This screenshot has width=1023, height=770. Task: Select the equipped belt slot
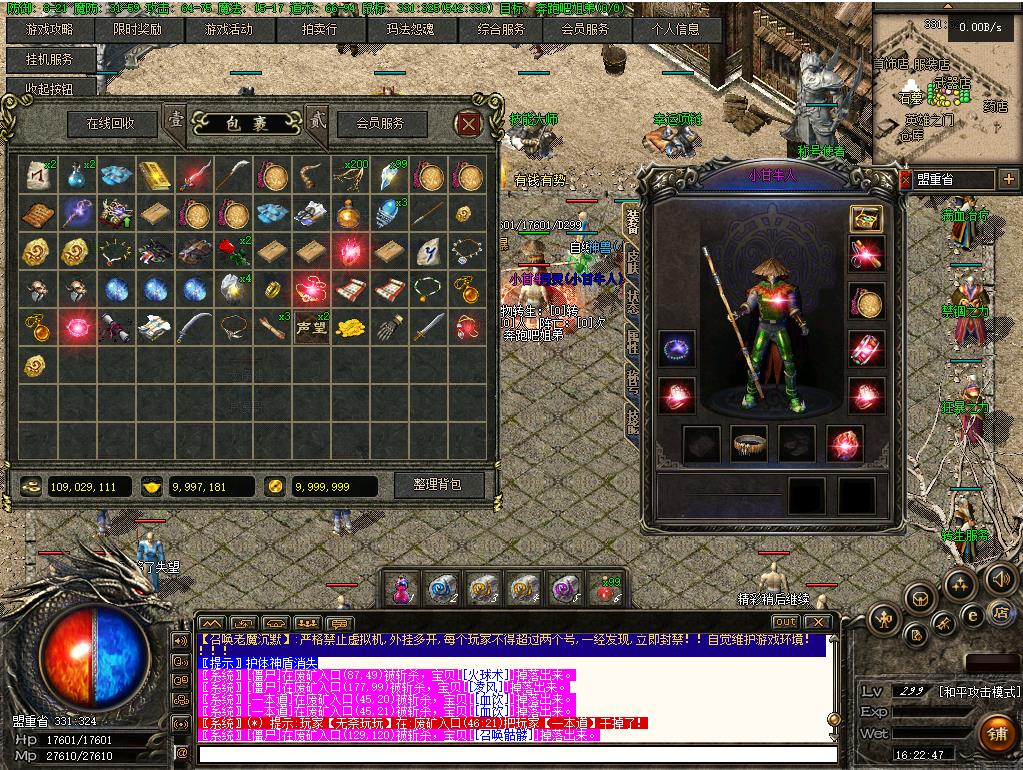(749, 444)
